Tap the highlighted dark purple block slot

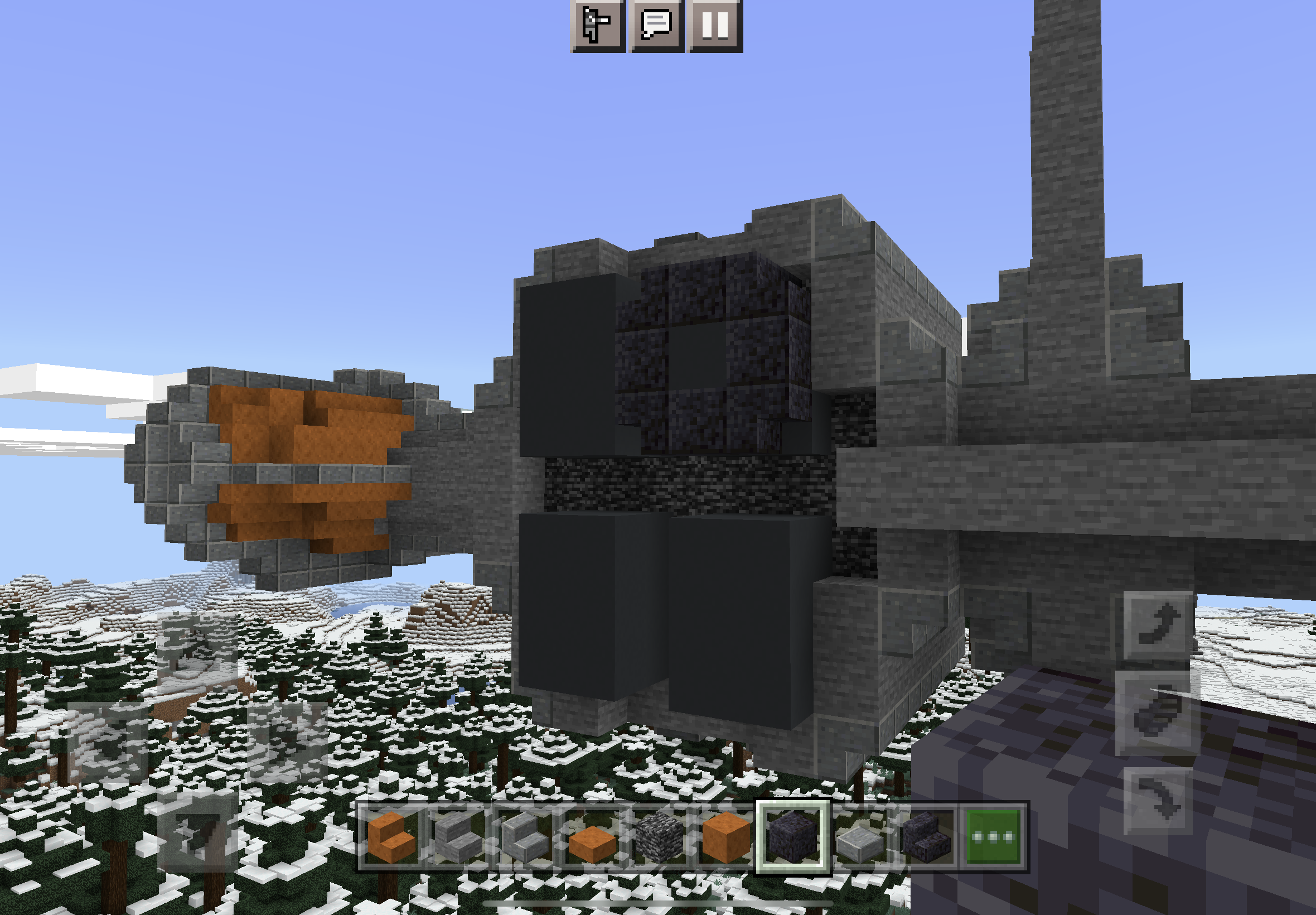(x=793, y=837)
